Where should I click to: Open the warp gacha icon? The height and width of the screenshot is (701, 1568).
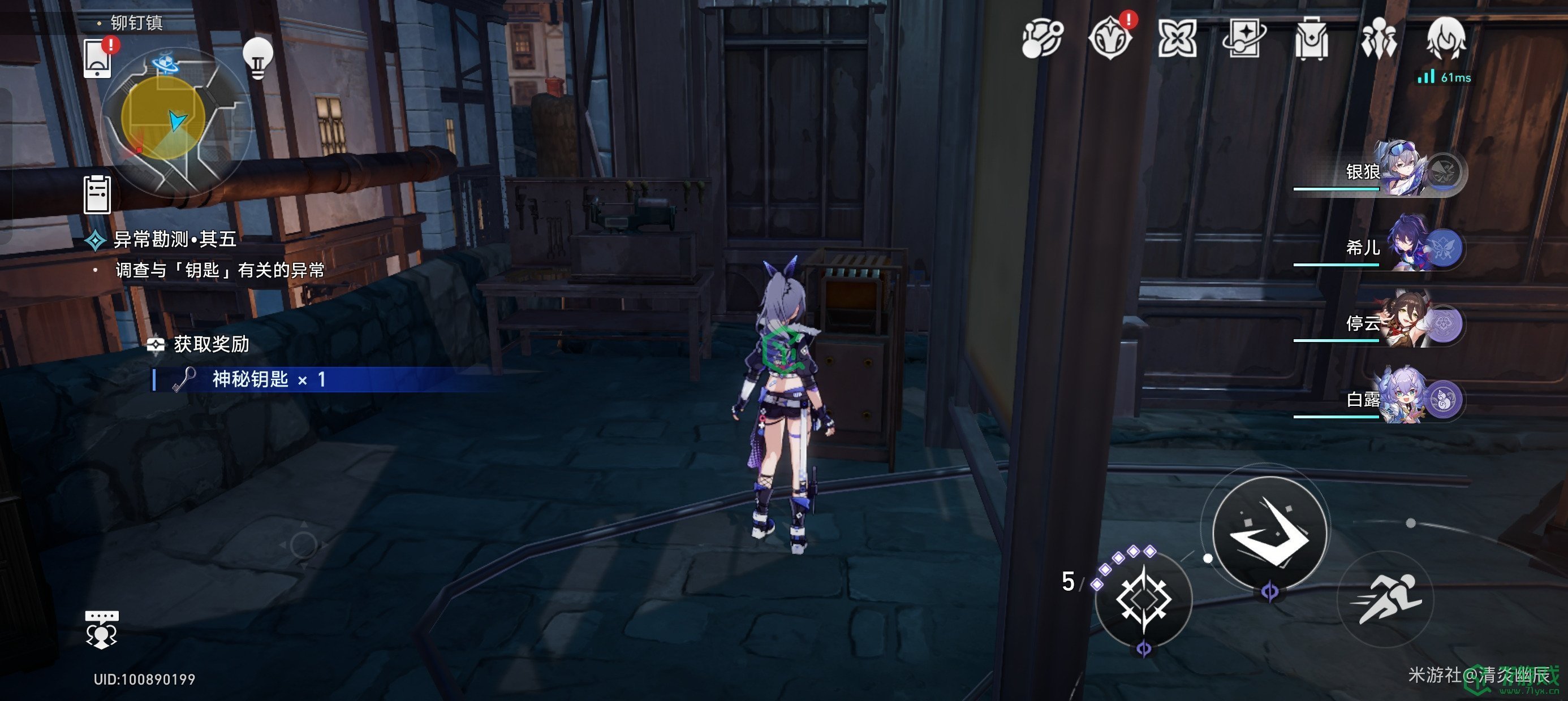(x=1042, y=39)
